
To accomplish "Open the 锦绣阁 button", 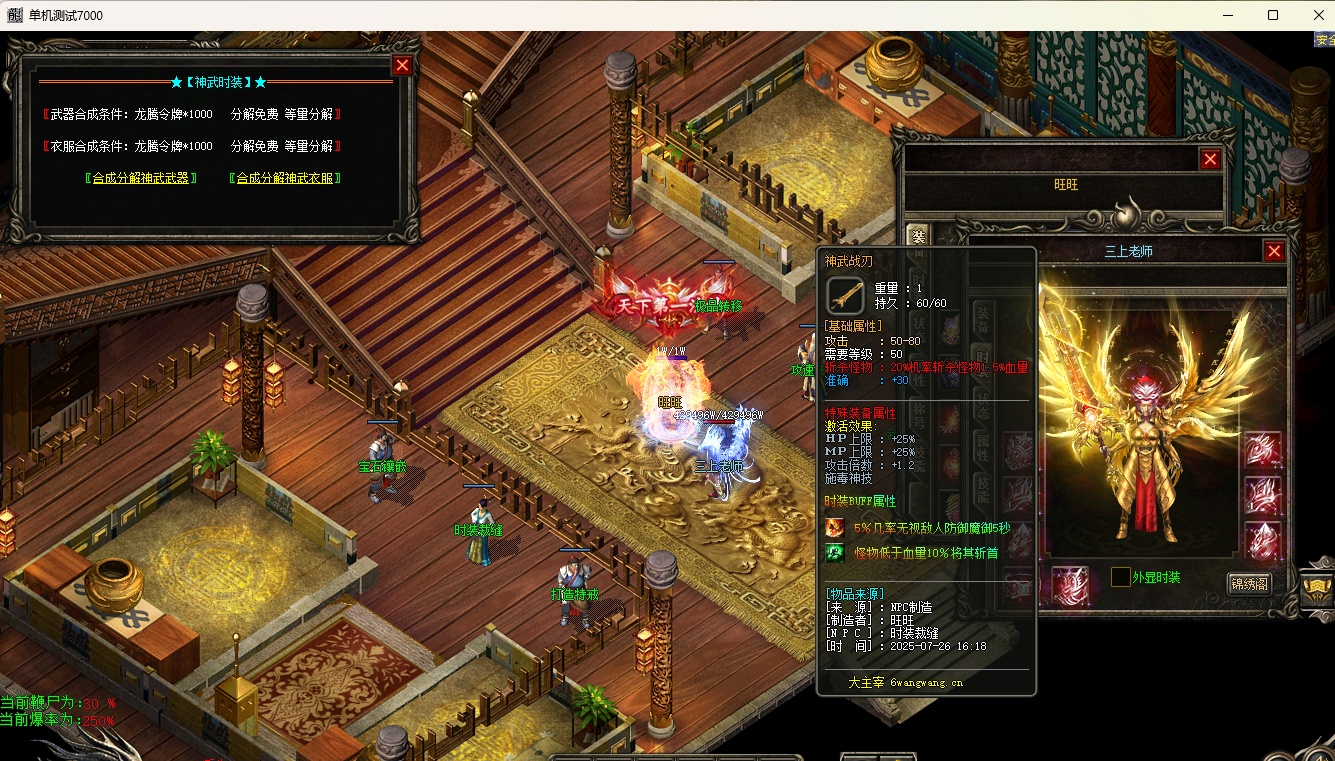I will (1249, 583).
